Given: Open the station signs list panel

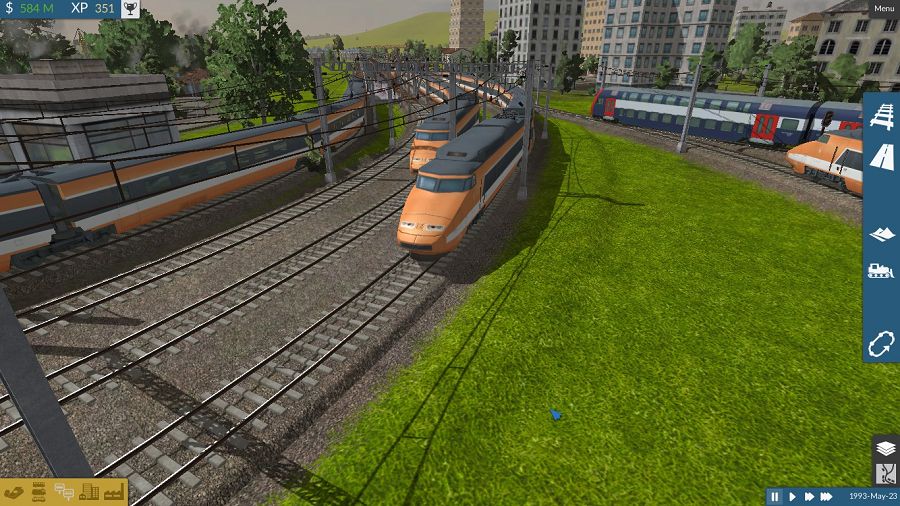Looking at the screenshot, I should (x=63, y=492).
